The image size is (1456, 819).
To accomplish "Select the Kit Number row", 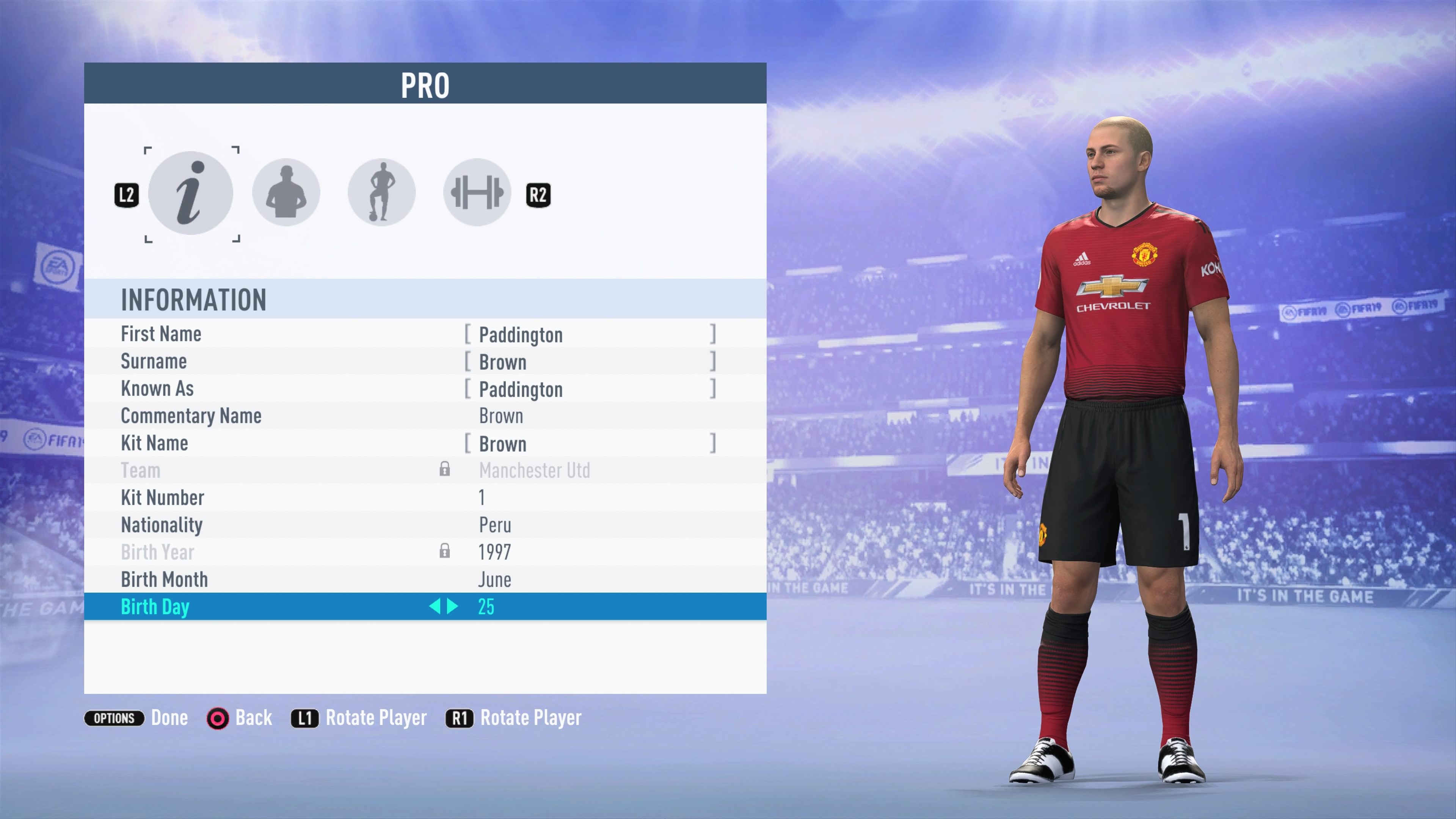I will coord(425,498).
